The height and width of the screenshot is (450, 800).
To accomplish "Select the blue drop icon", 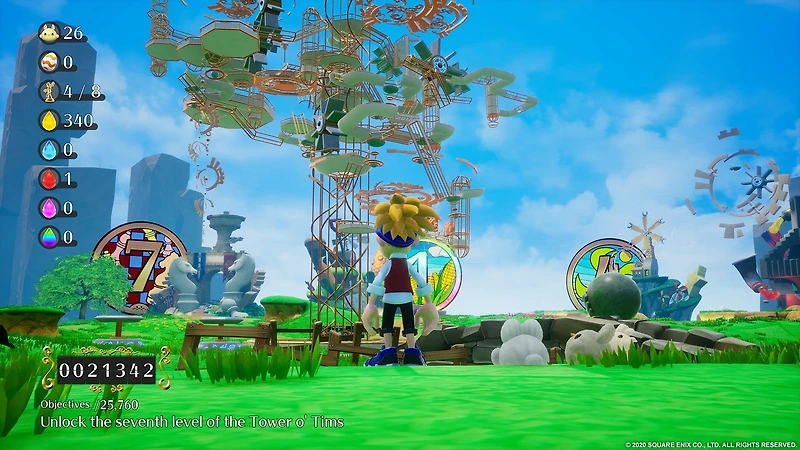I will (x=48, y=150).
